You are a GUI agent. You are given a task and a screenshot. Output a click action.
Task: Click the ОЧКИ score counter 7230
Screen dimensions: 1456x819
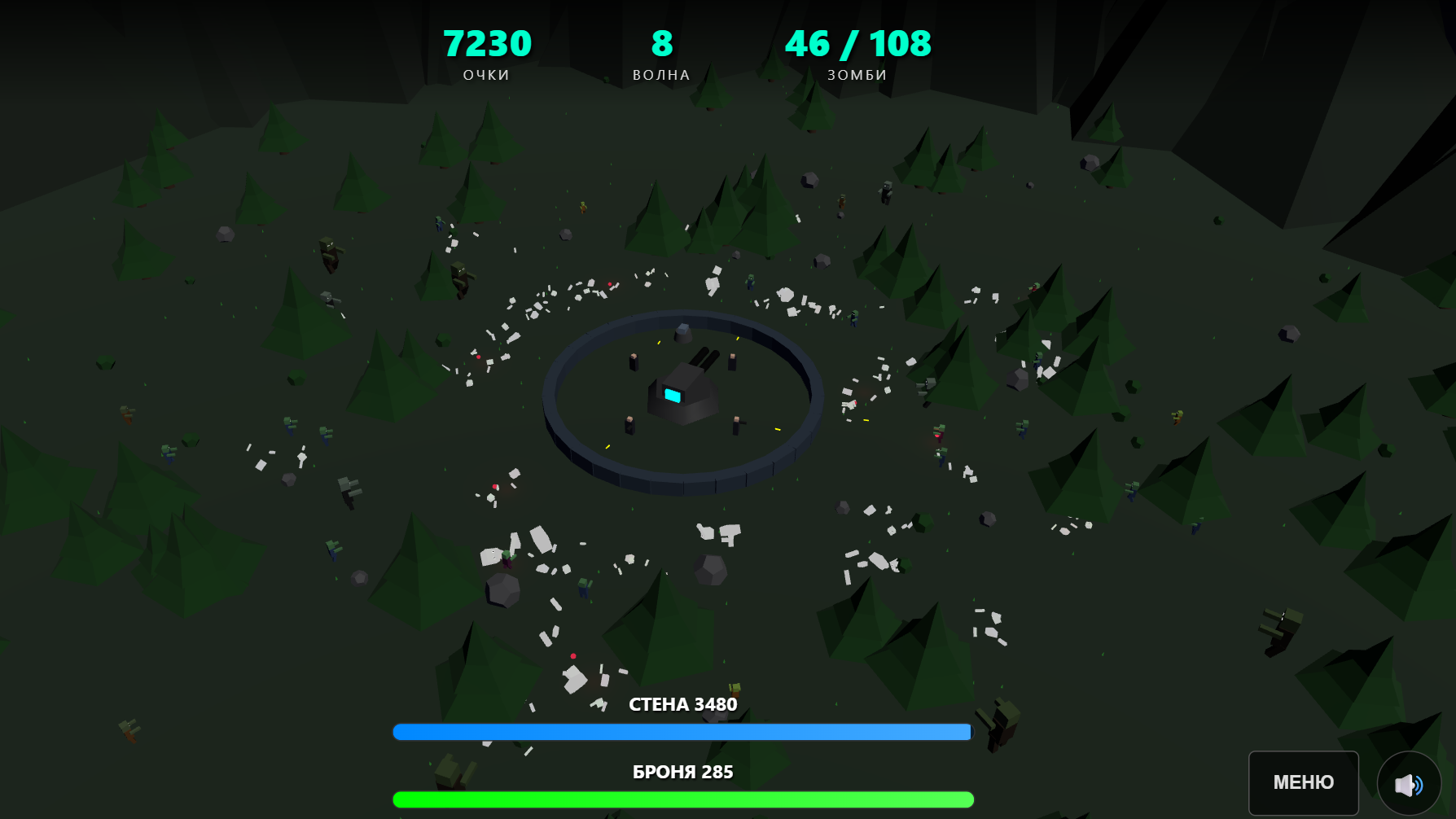tap(487, 42)
